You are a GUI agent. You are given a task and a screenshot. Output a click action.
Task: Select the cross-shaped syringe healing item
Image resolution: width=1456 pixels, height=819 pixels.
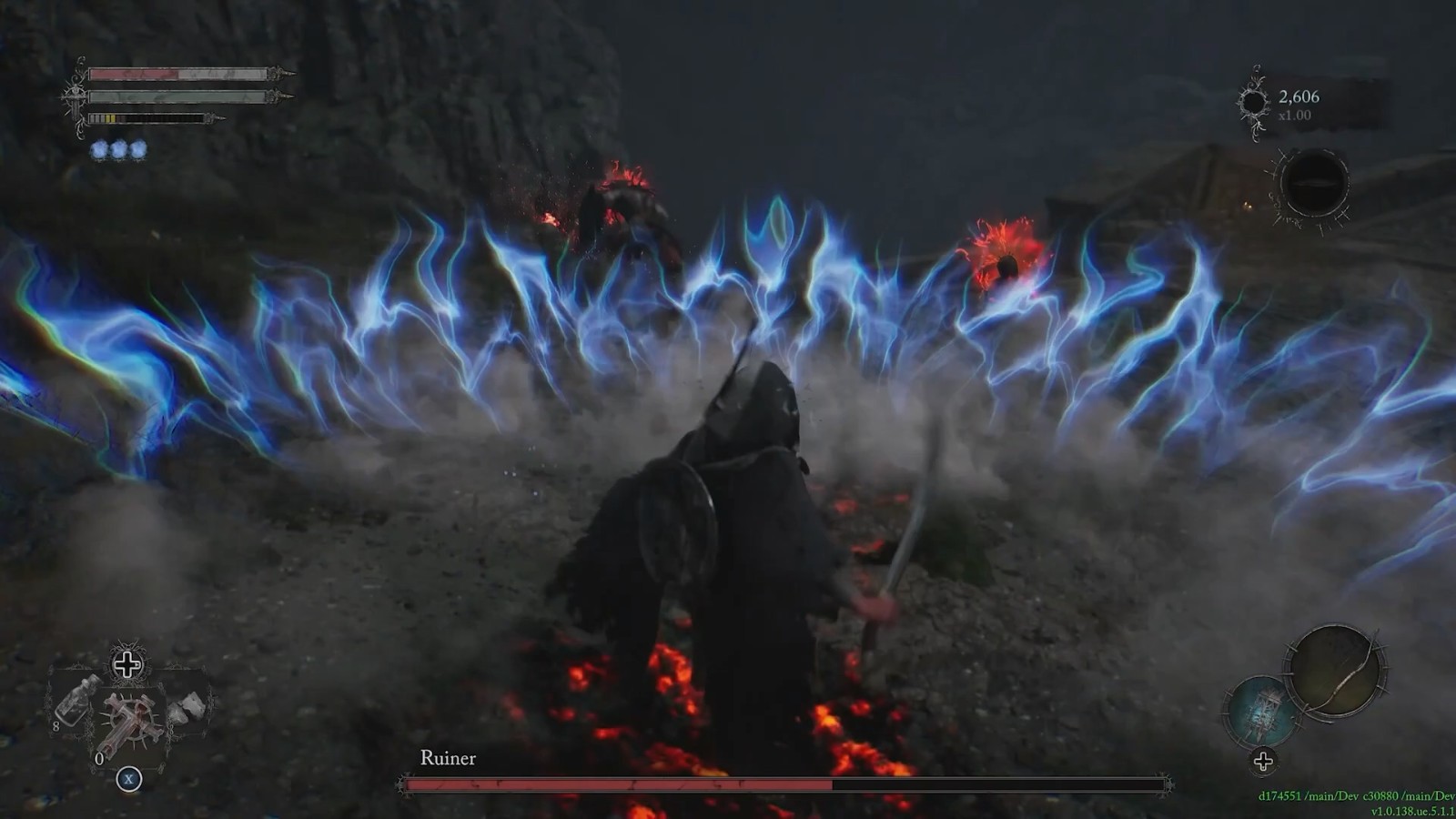click(129, 723)
